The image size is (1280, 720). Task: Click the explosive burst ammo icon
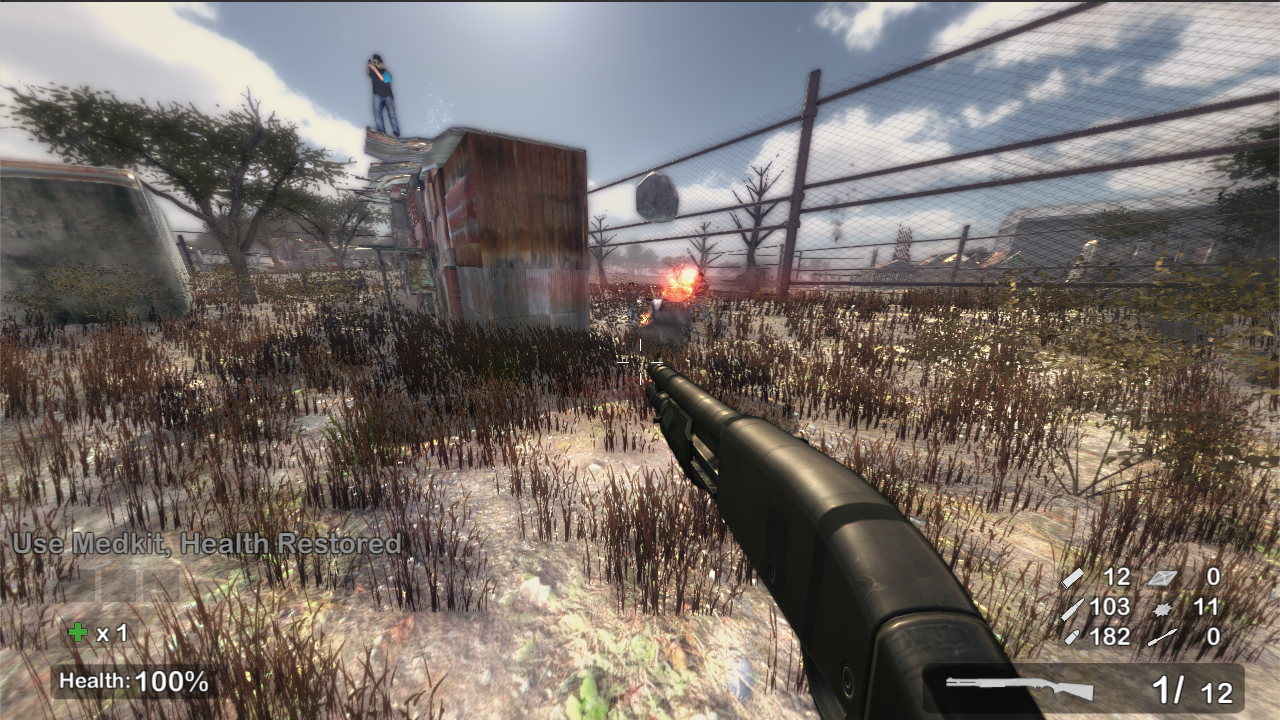coord(1161,608)
